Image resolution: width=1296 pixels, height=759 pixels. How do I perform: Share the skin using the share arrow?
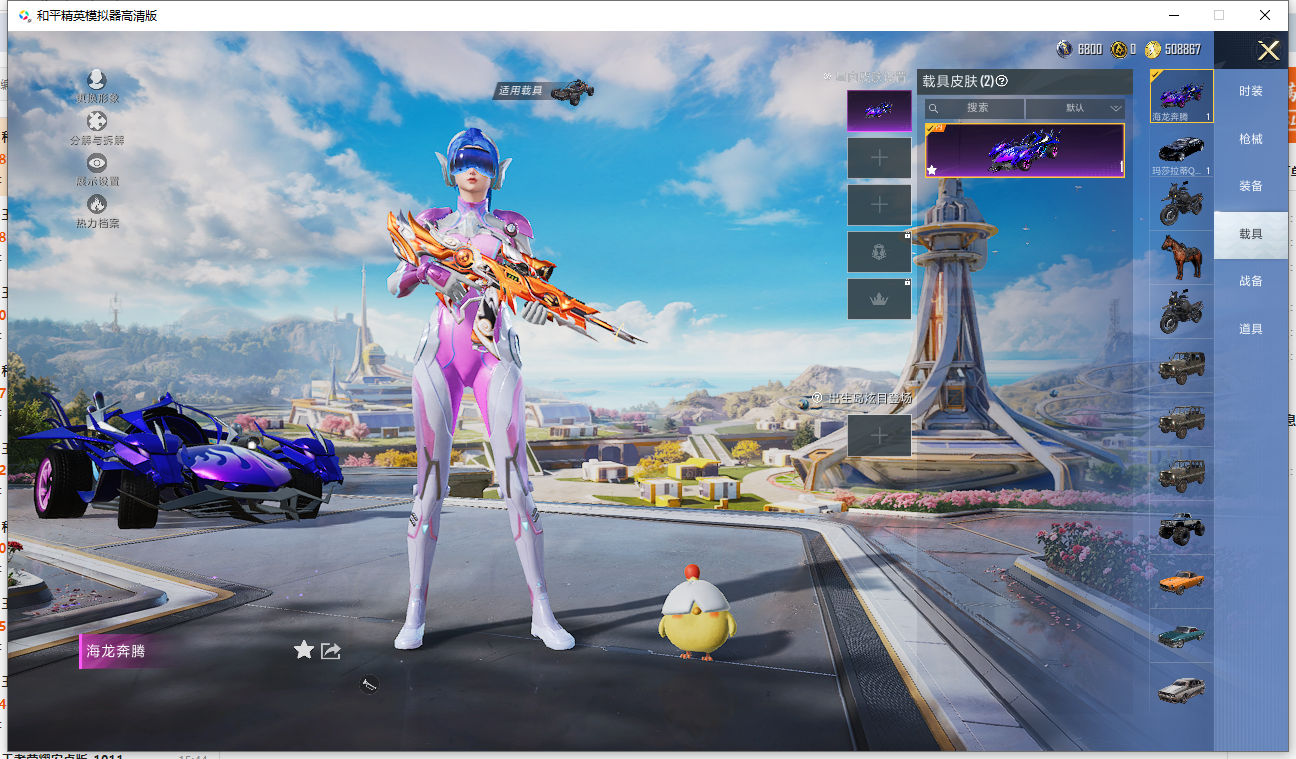tap(331, 651)
